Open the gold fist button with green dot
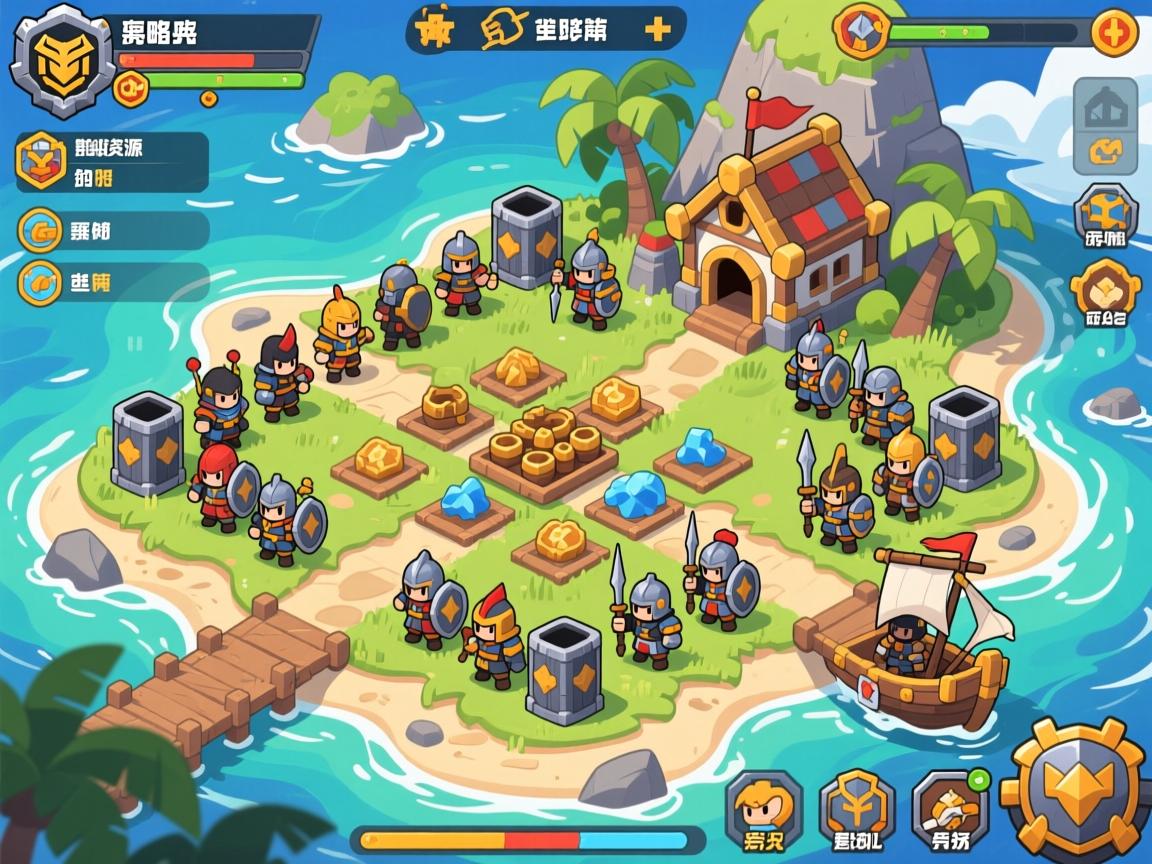This screenshot has width=1152, height=864. (949, 810)
